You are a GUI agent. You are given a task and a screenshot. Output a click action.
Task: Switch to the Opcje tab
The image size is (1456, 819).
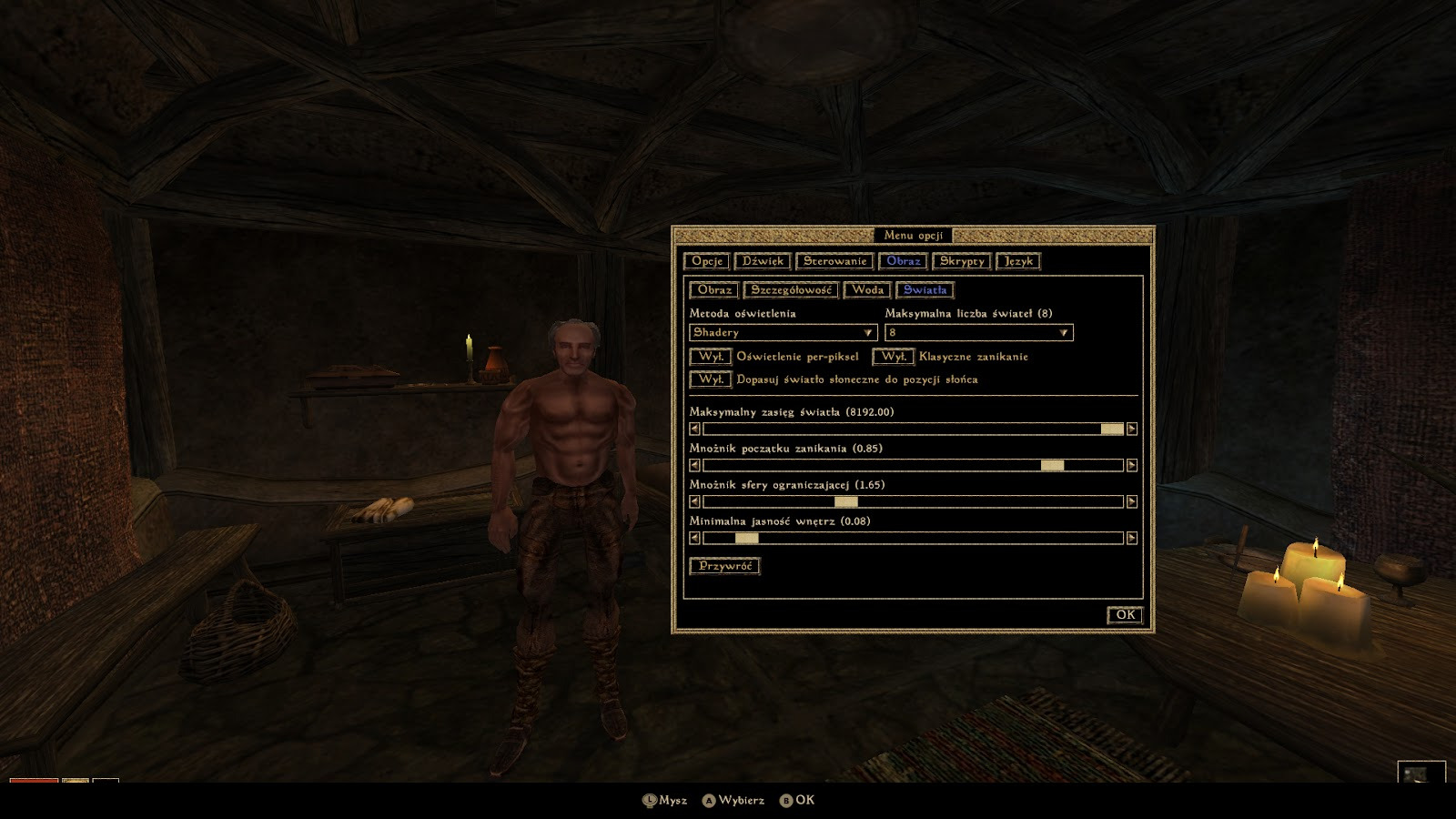click(x=707, y=261)
